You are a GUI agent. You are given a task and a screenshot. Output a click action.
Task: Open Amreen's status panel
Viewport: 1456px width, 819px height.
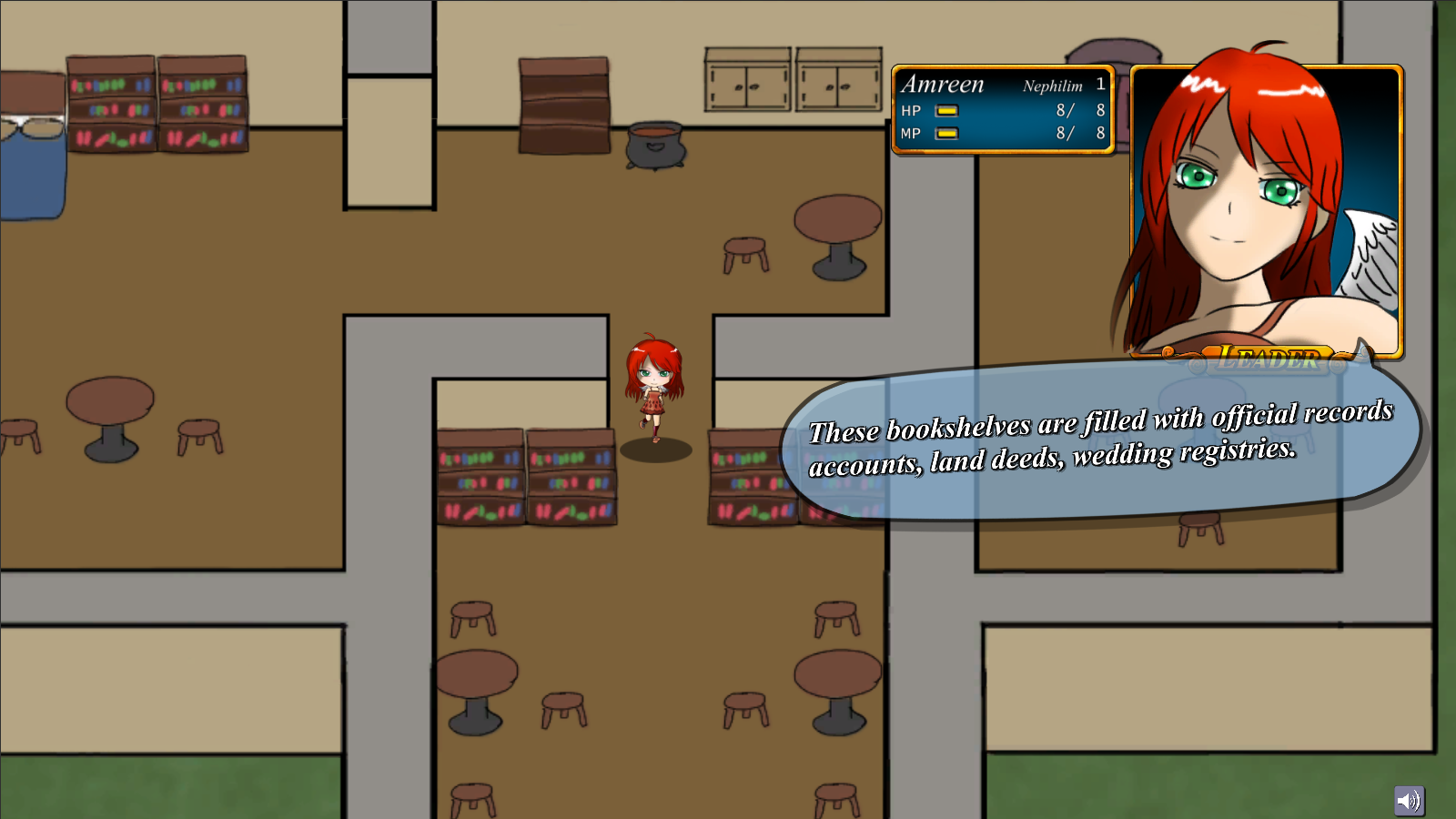click(x=1003, y=109)
